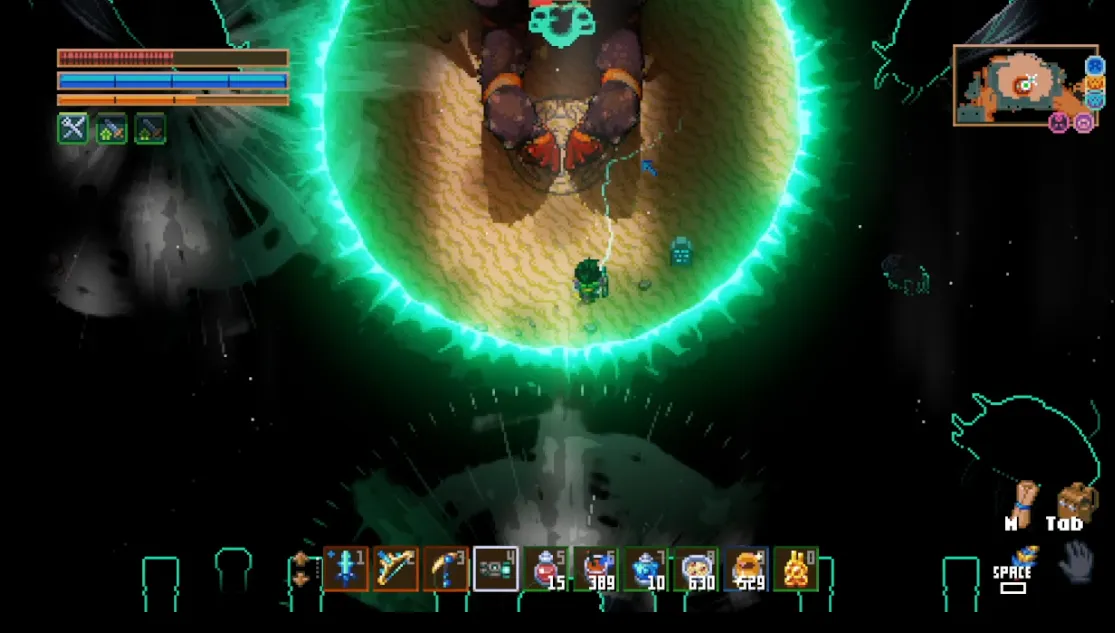Choose the pickaxe in hotbar slot 3

coord(446,569)
